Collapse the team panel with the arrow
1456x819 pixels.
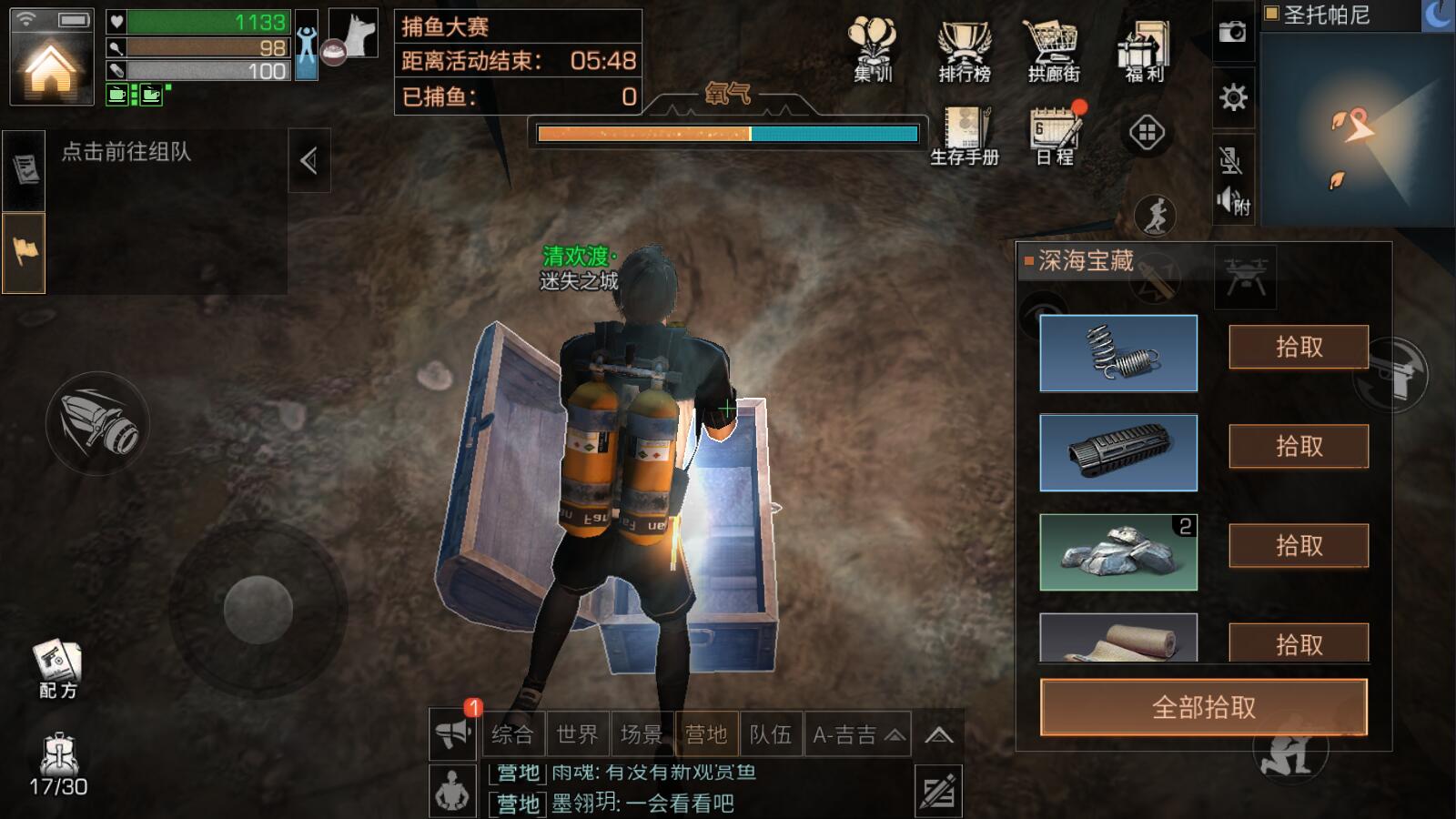(308, 161)
